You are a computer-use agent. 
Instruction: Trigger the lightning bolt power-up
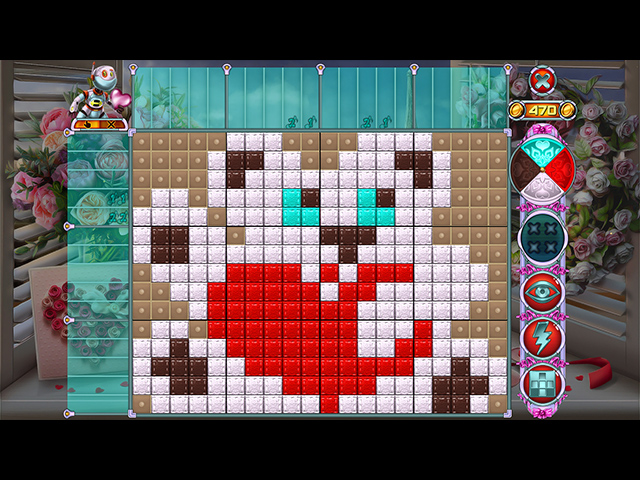pyautogui.click(x=542, y=336)
